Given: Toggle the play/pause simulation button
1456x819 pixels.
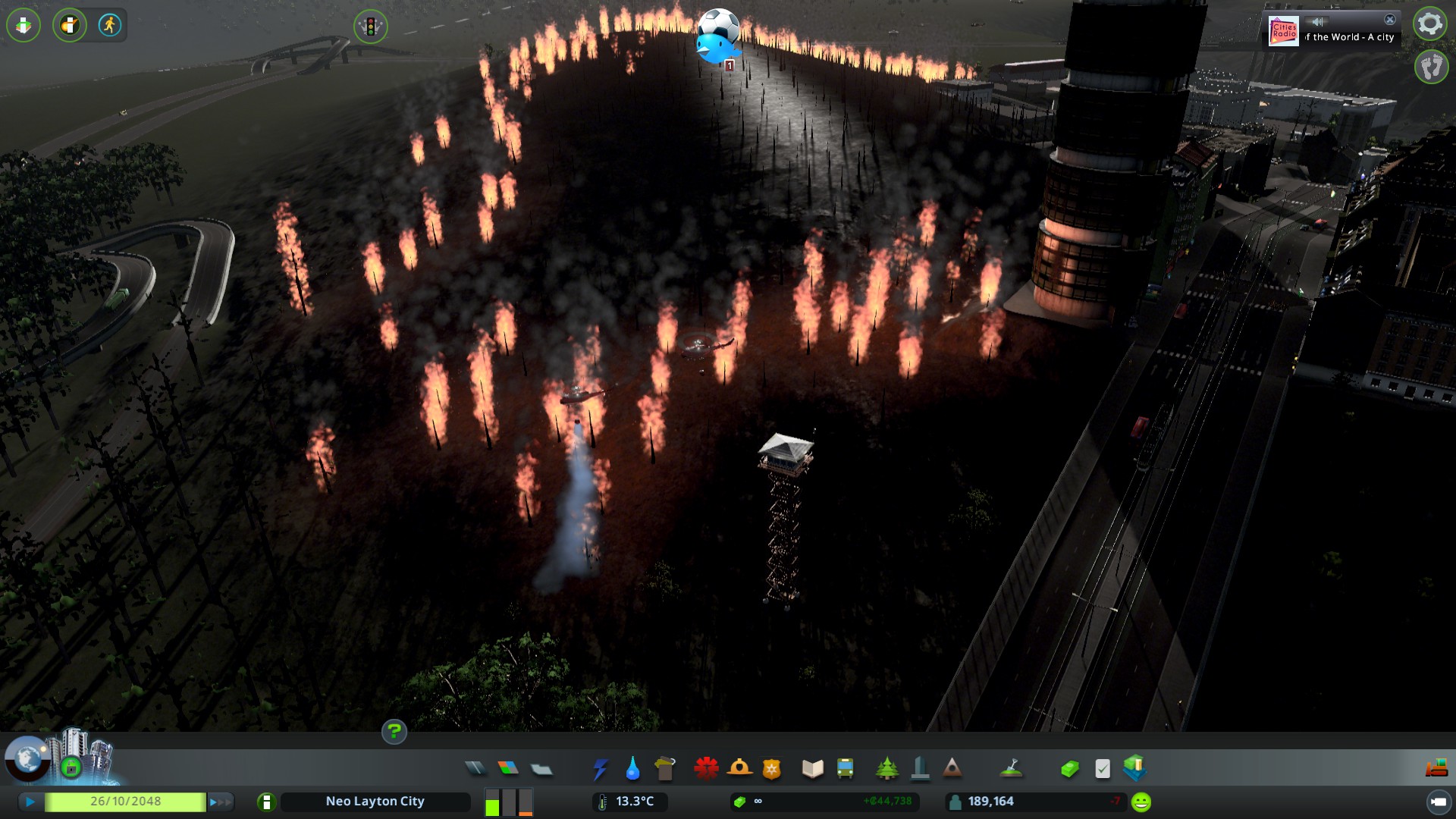Looking at the screenshot, I should pyautogui.click(x=30, y=802).
